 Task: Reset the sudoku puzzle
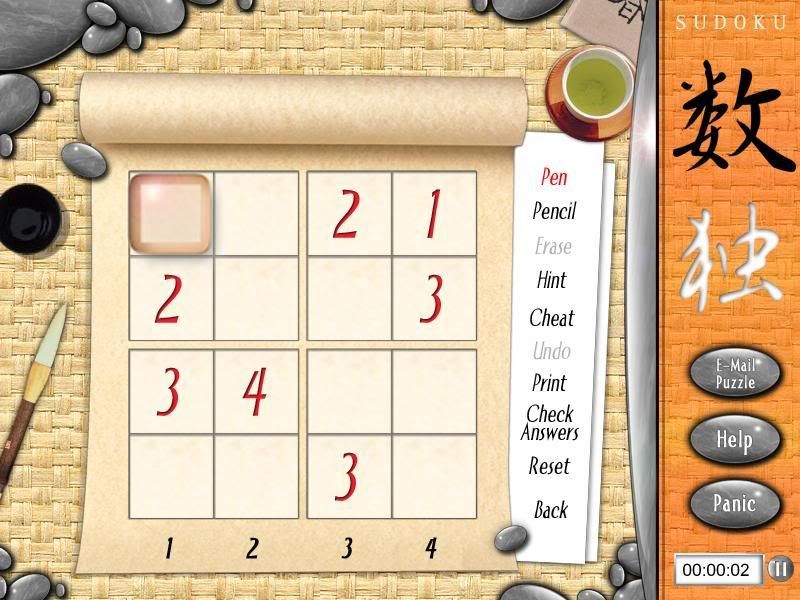click(550, 466)
